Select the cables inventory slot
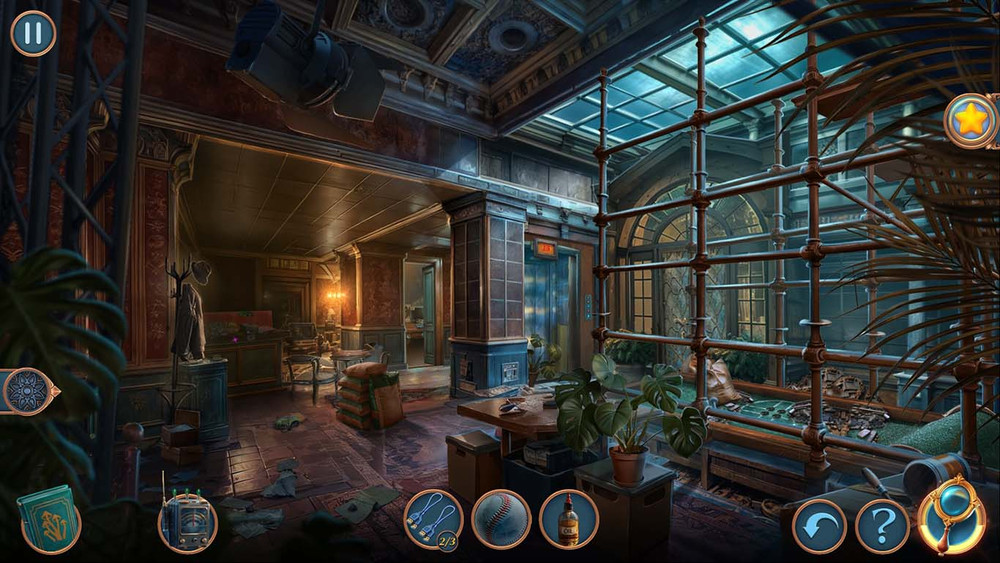 pyautogui.click(x=433, y=519)
